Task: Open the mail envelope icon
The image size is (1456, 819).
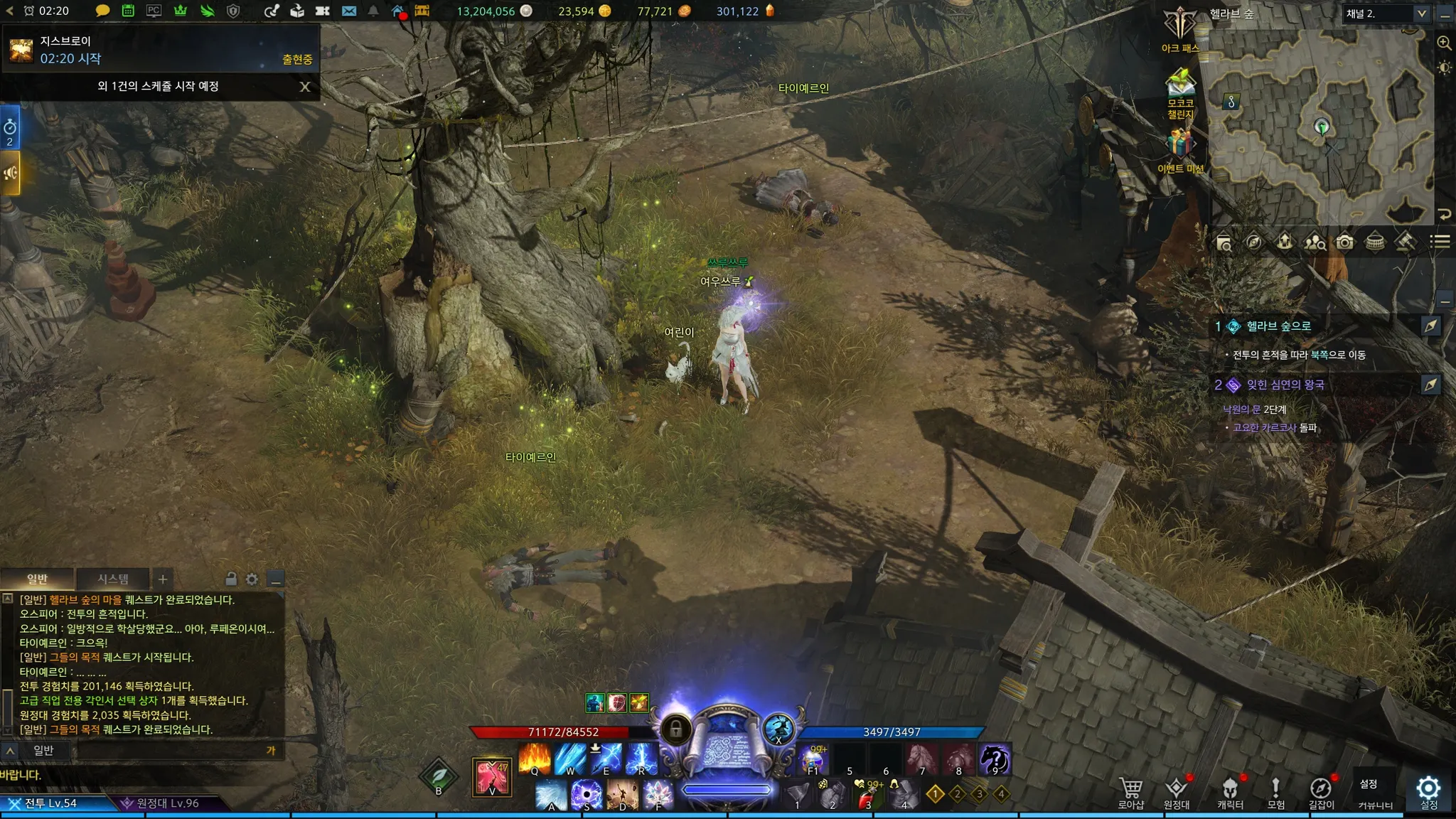Action: (349, 11)
